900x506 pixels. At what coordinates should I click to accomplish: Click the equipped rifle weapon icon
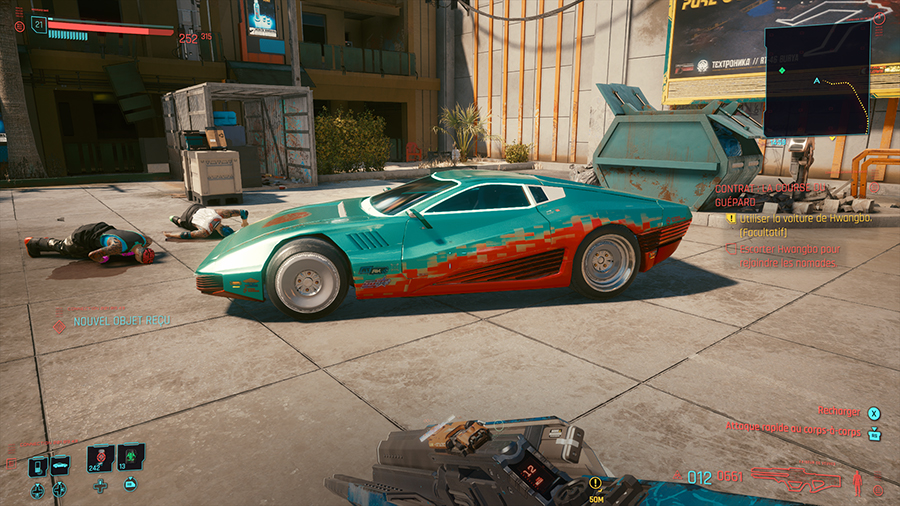[x=796, y=479]
